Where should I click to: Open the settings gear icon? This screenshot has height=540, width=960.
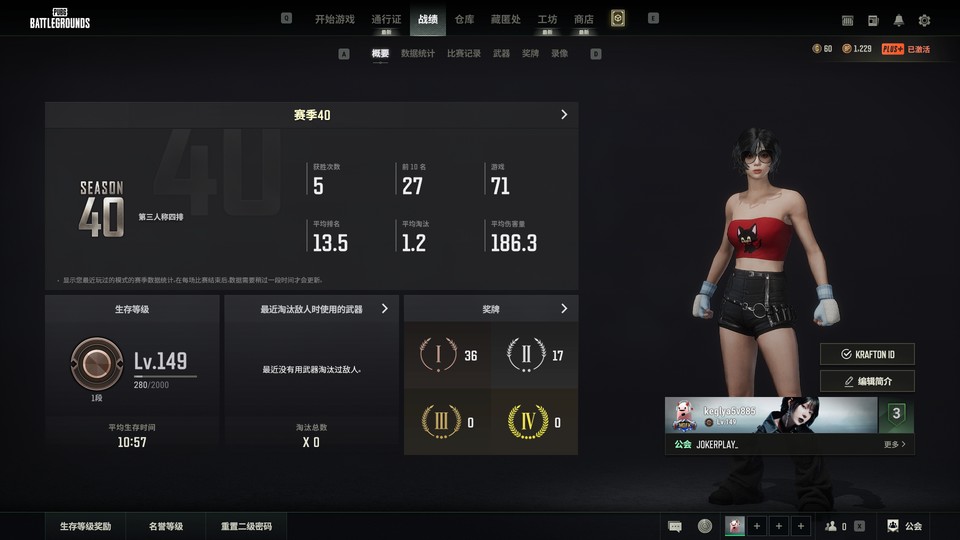coord(924,20)
